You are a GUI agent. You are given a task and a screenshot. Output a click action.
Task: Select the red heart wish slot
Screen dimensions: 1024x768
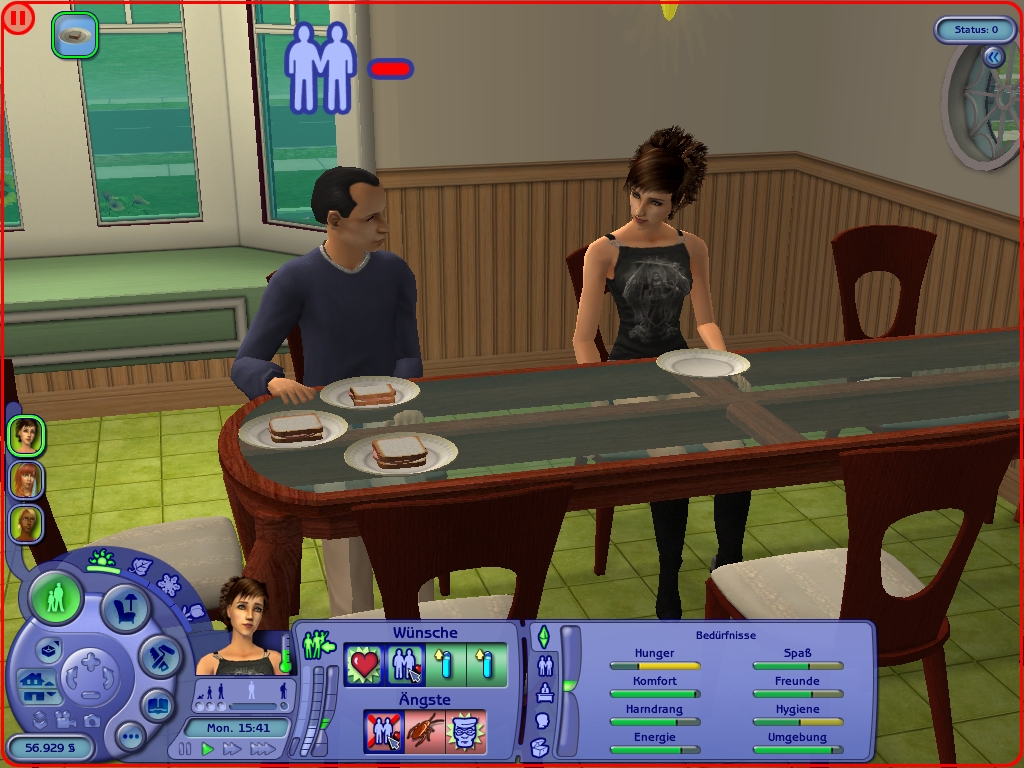(363, 664)
